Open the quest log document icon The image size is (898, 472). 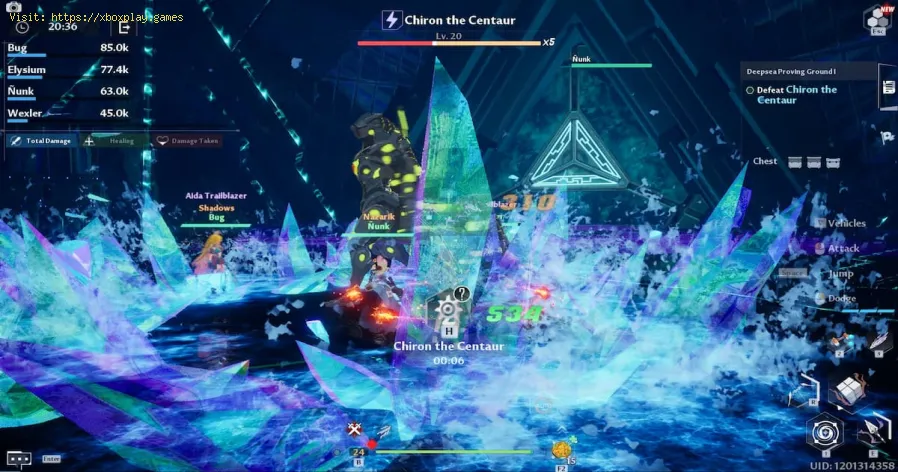pos(887,88)
